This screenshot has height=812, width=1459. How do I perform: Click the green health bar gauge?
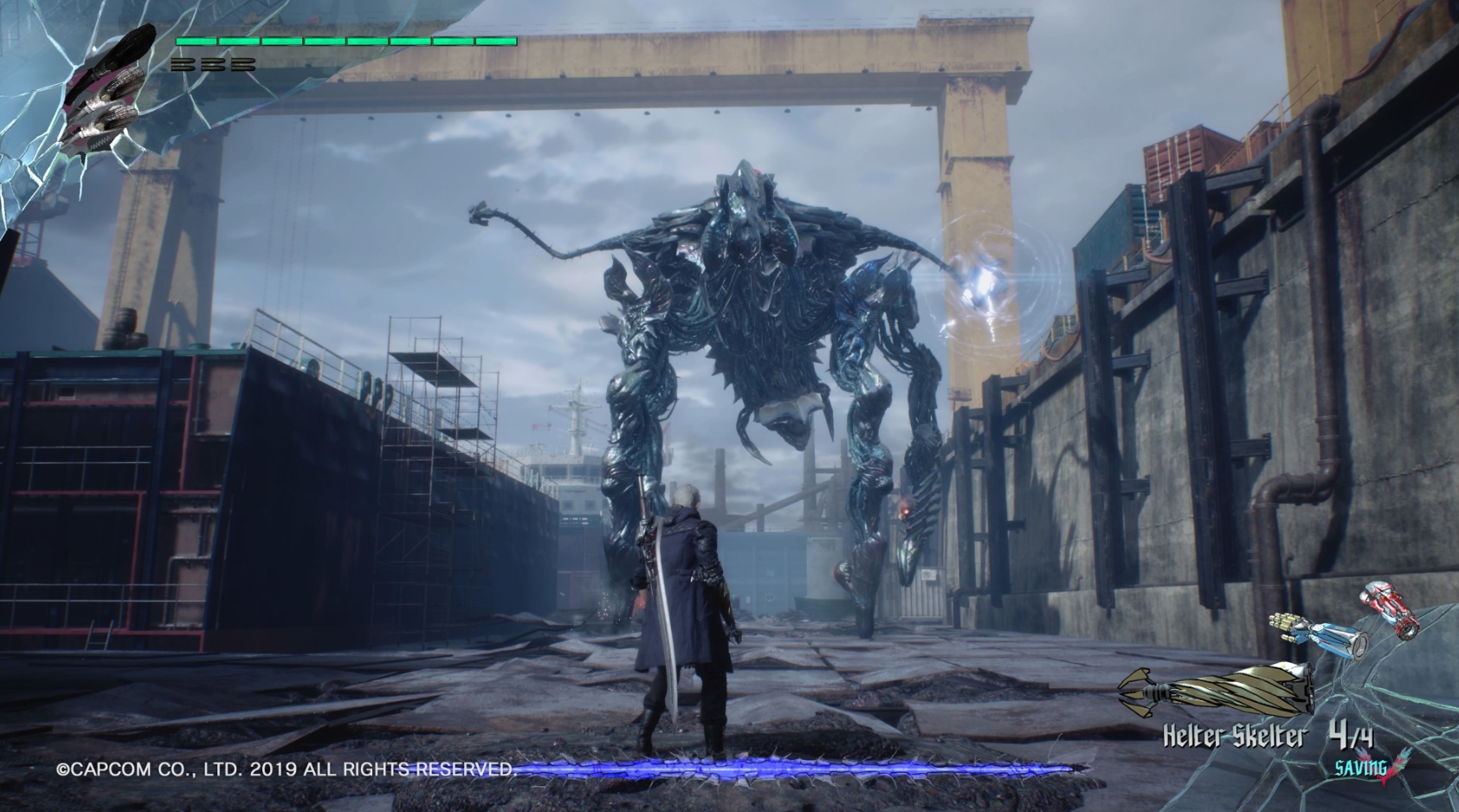[346, 41]
